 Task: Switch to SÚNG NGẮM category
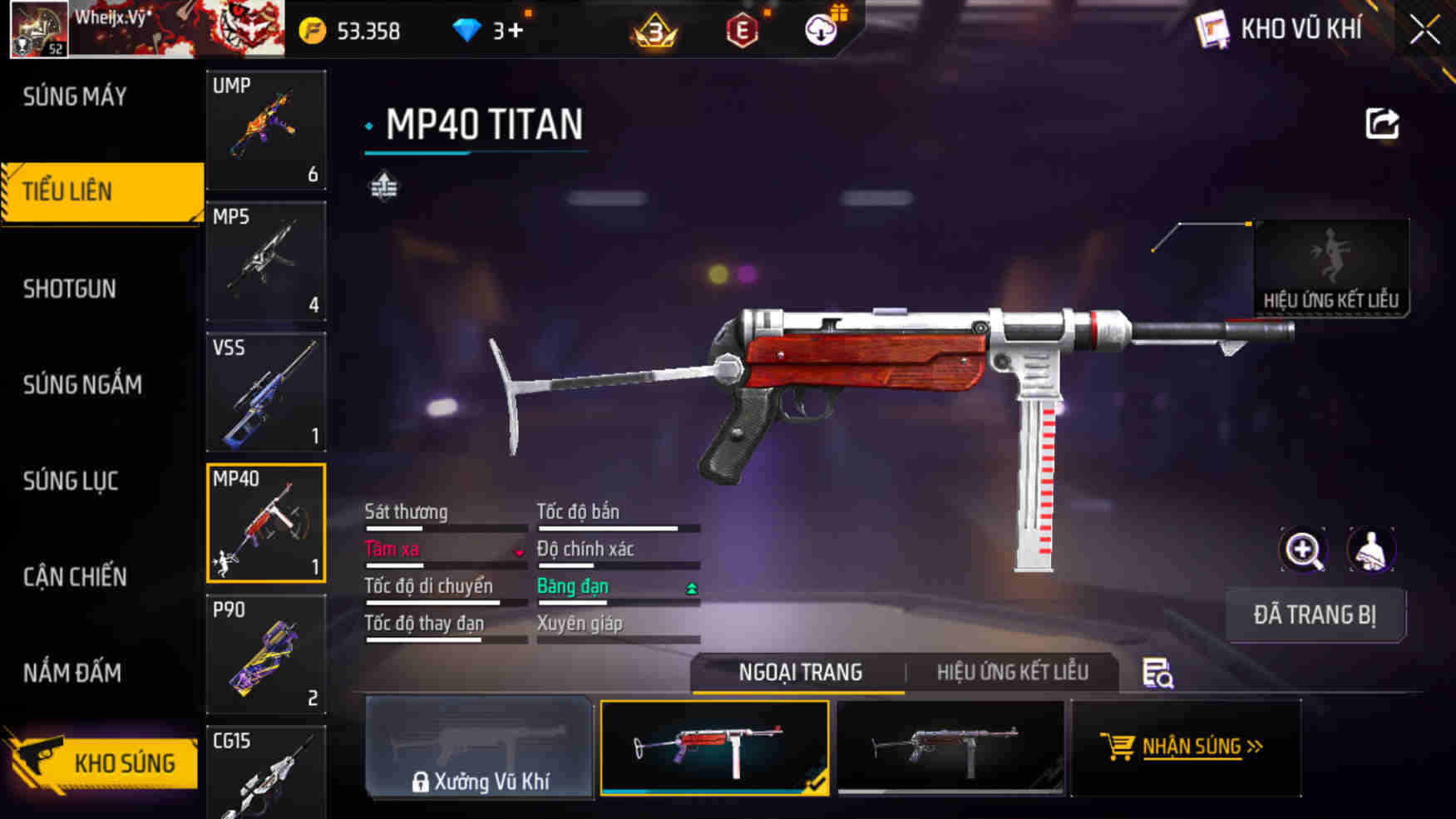point(82,385)
